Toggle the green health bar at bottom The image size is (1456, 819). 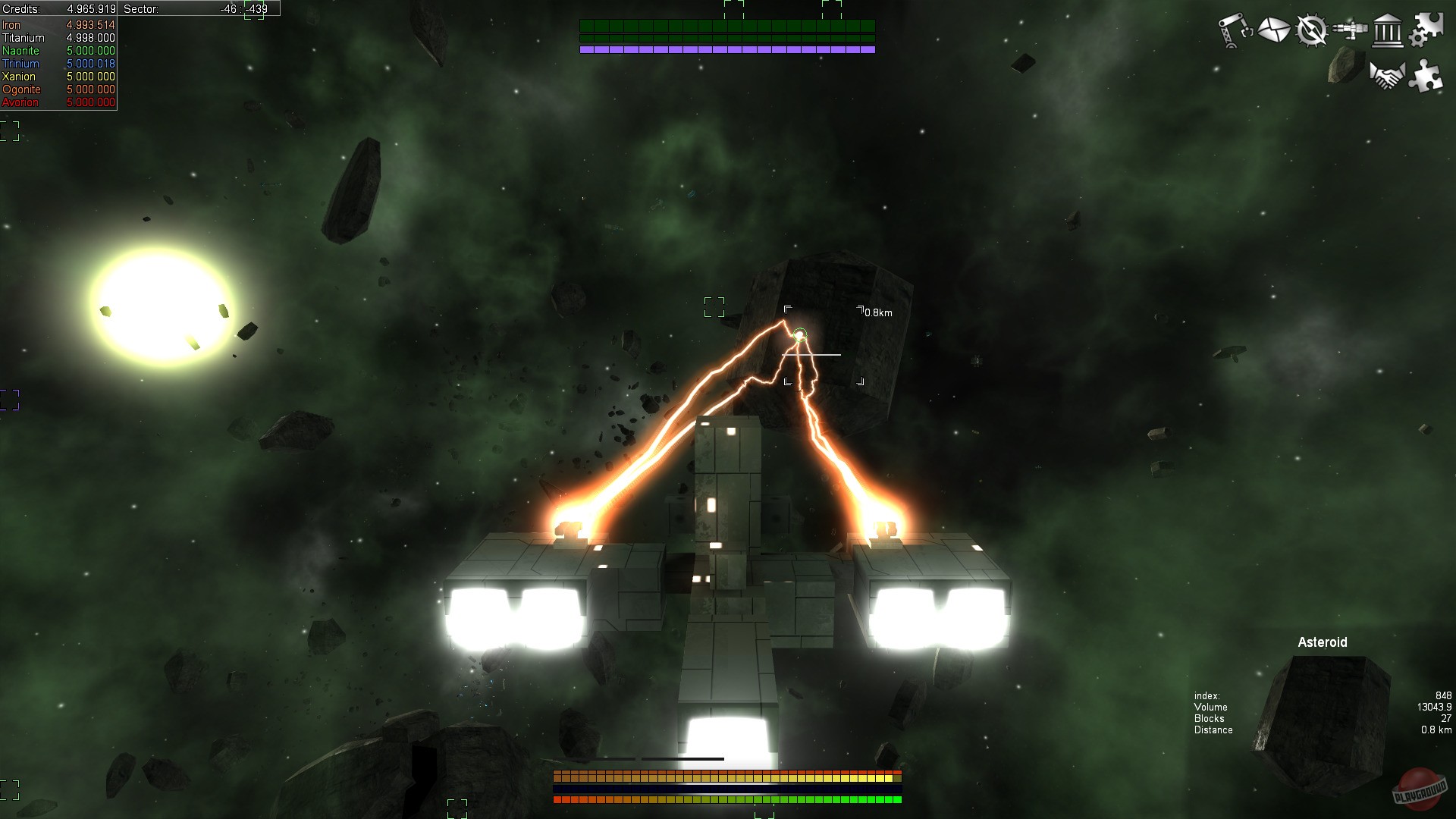click(x=726, y=799)
